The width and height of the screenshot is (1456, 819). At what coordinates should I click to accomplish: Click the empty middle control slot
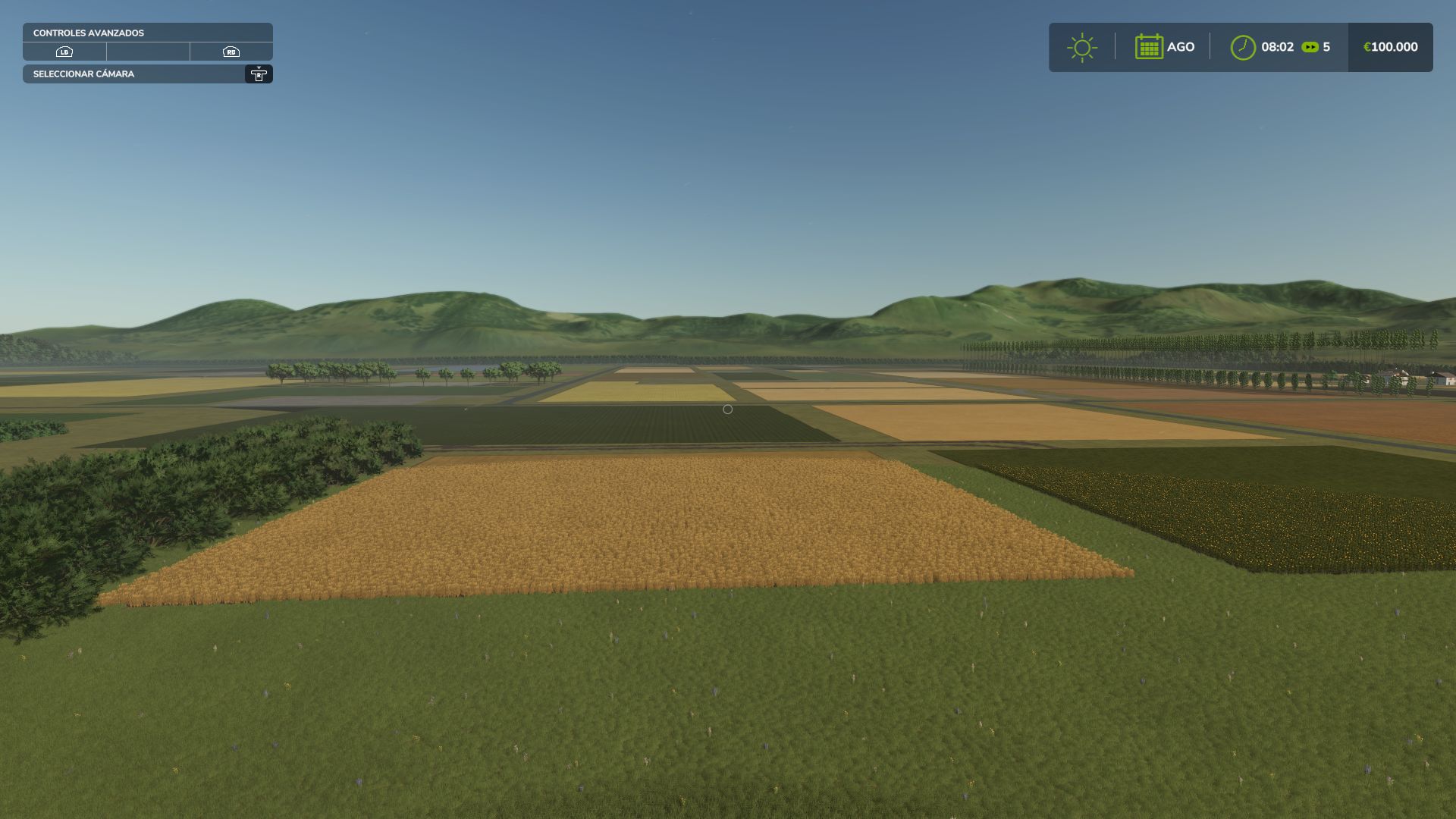click(x=149, y=52)
